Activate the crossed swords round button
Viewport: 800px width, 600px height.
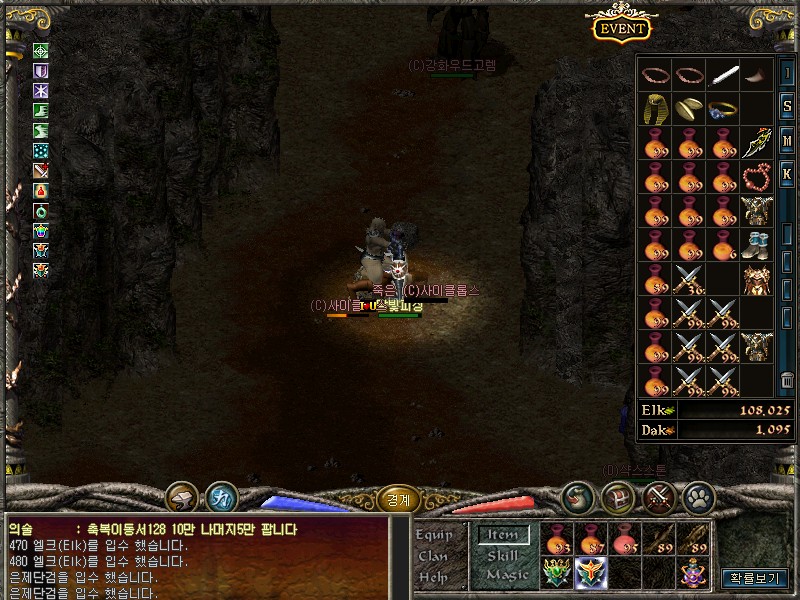coord(657,496)
